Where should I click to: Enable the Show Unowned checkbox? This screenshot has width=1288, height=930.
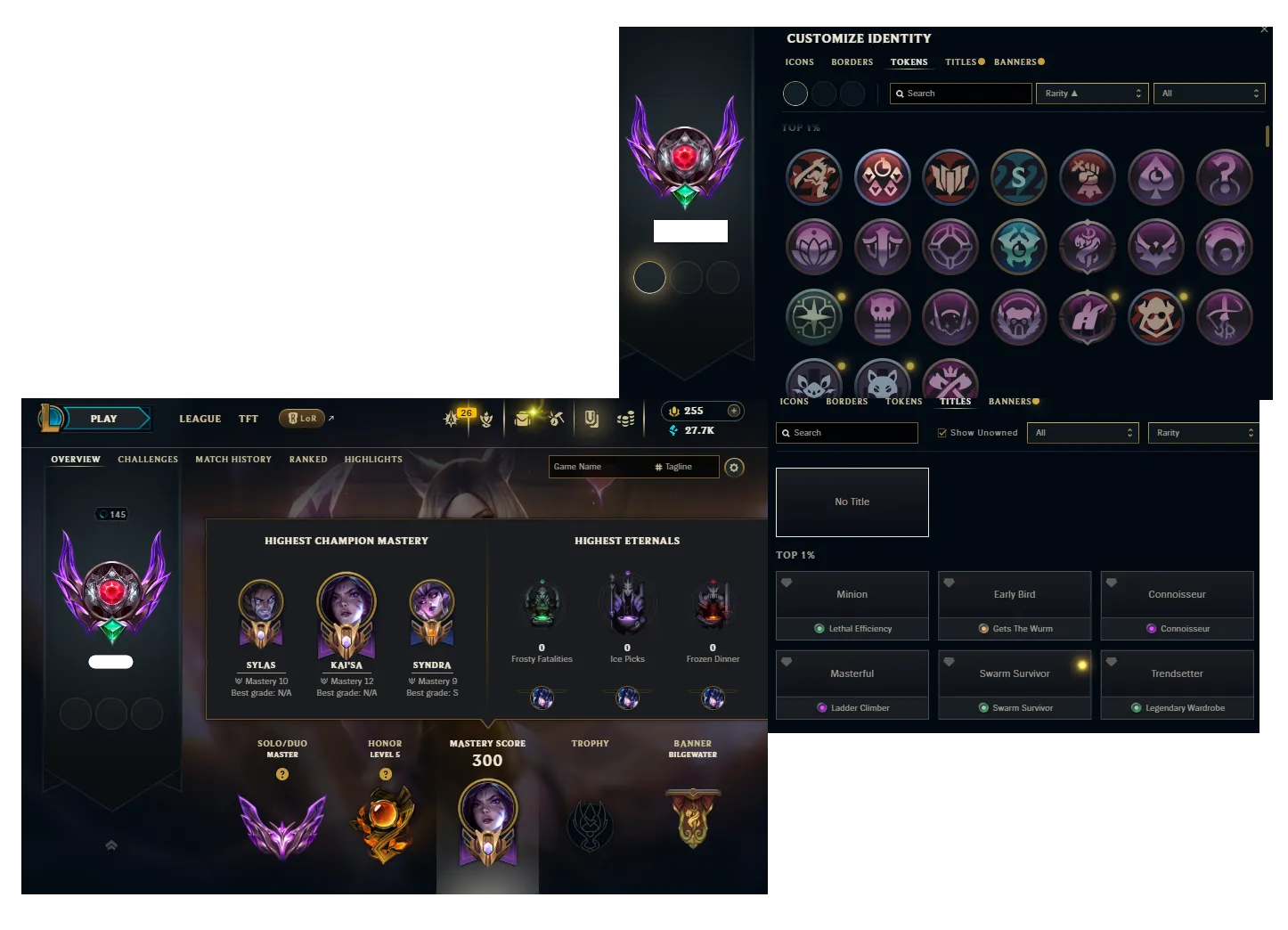pyautogui.click(x=942, y=432)
